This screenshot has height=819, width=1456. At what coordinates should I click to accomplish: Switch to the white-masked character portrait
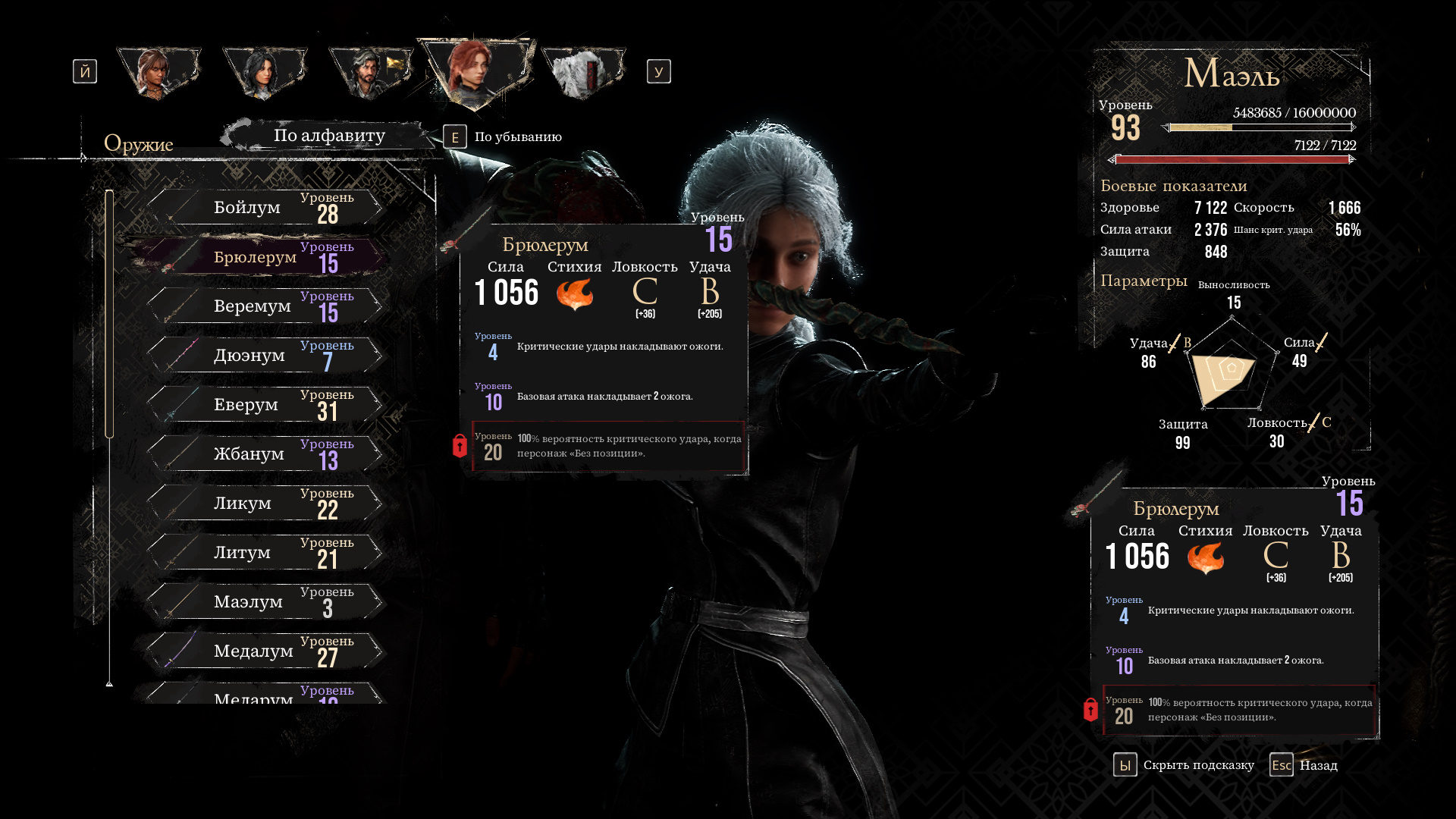click(x=582, y=72)
